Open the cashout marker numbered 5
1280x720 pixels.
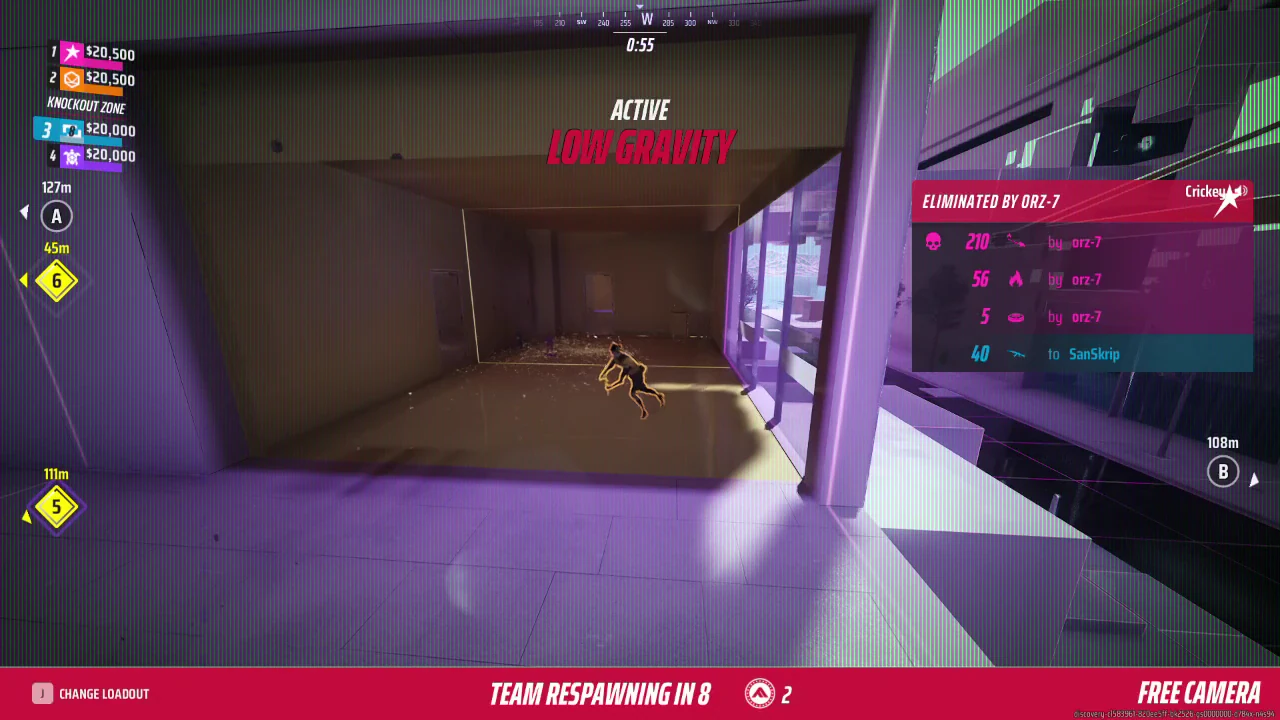click(x=56, y=507)
